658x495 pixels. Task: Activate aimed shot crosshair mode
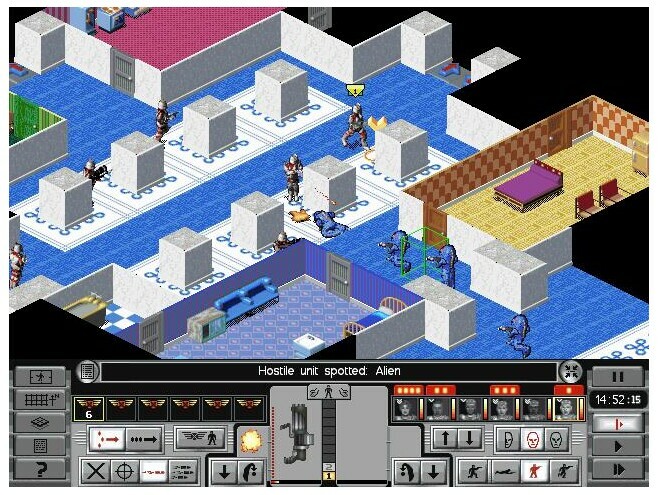coord(125,470)
